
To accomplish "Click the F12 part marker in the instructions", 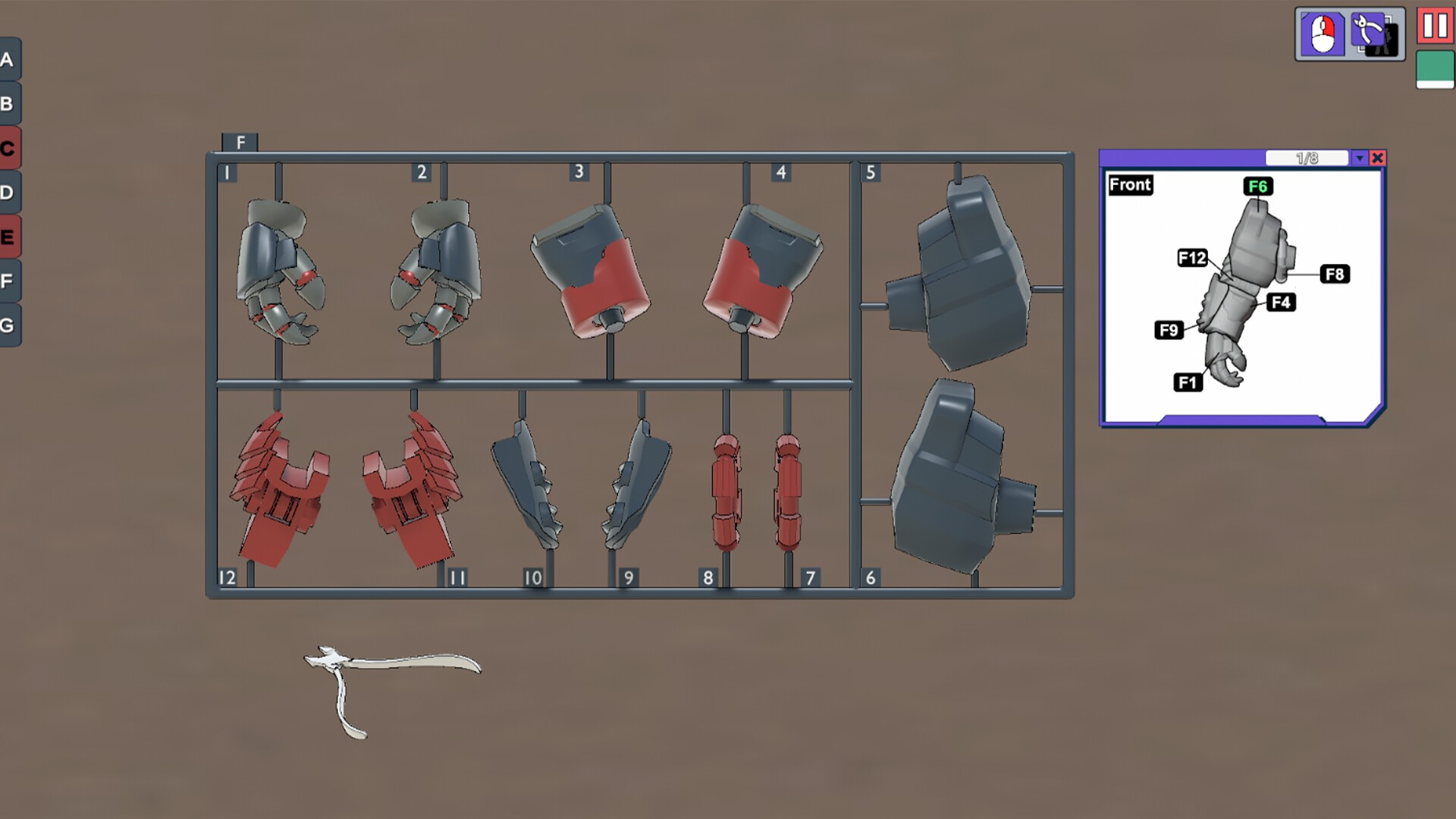I will tap(1193, 259).
